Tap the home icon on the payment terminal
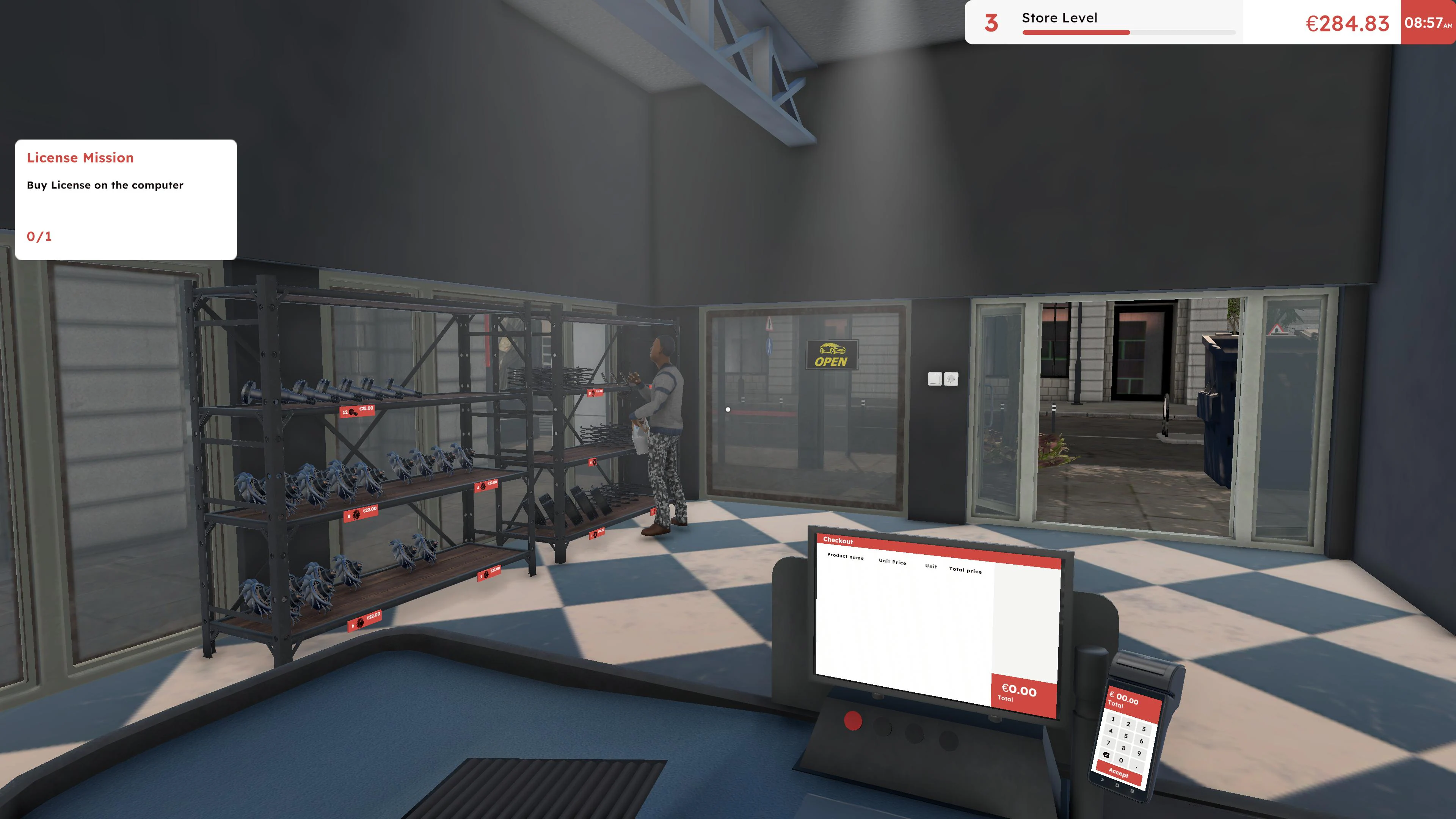Viewport: 1456px width, 819px height. 1117,786
